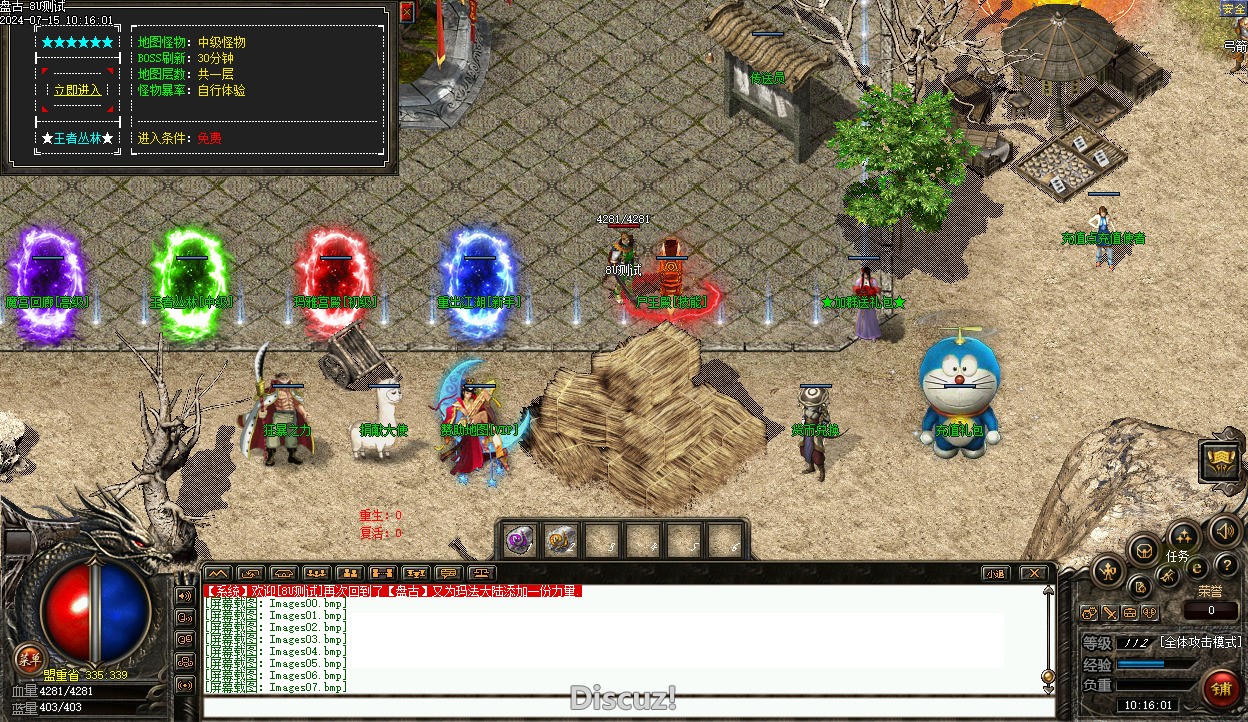Focus the chat text input field

click(620, 707)
